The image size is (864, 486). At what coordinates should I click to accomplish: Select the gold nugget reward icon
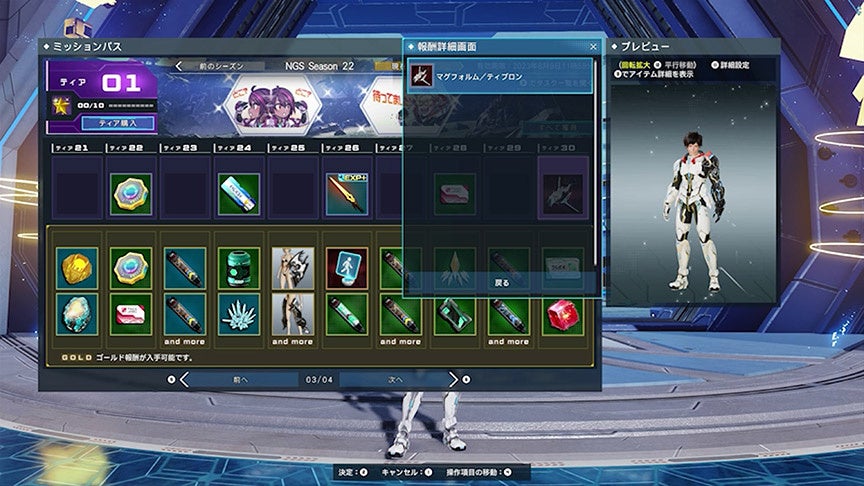tap(76, 268)
